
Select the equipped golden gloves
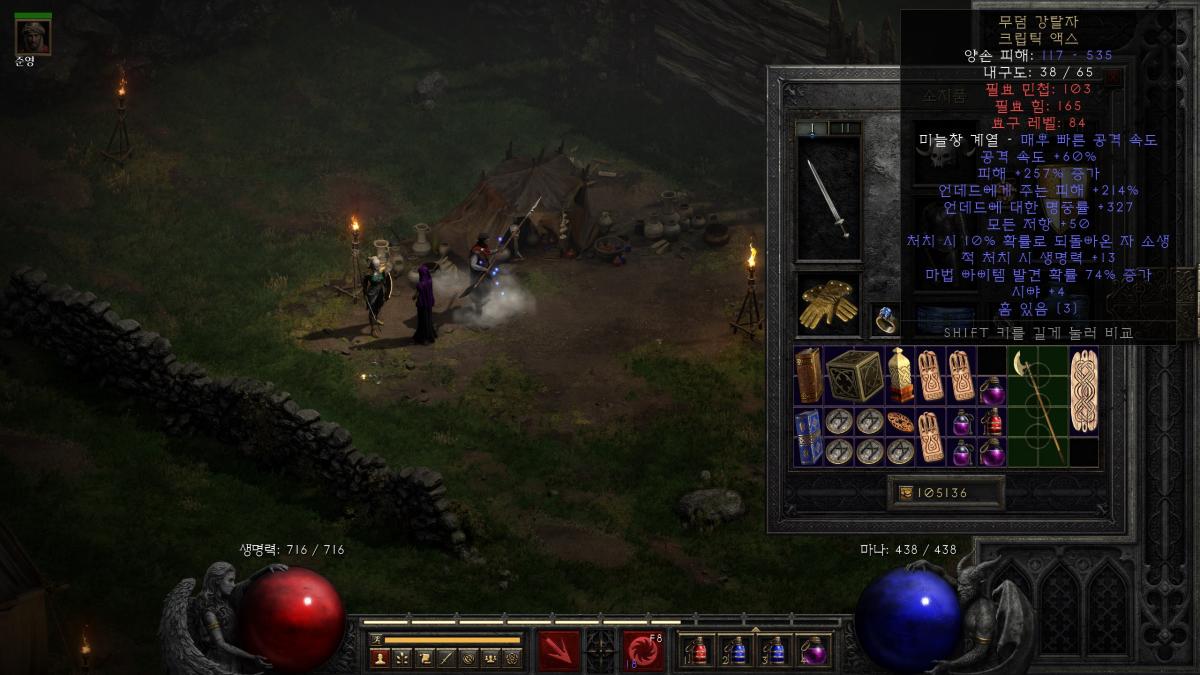point(828,304)
